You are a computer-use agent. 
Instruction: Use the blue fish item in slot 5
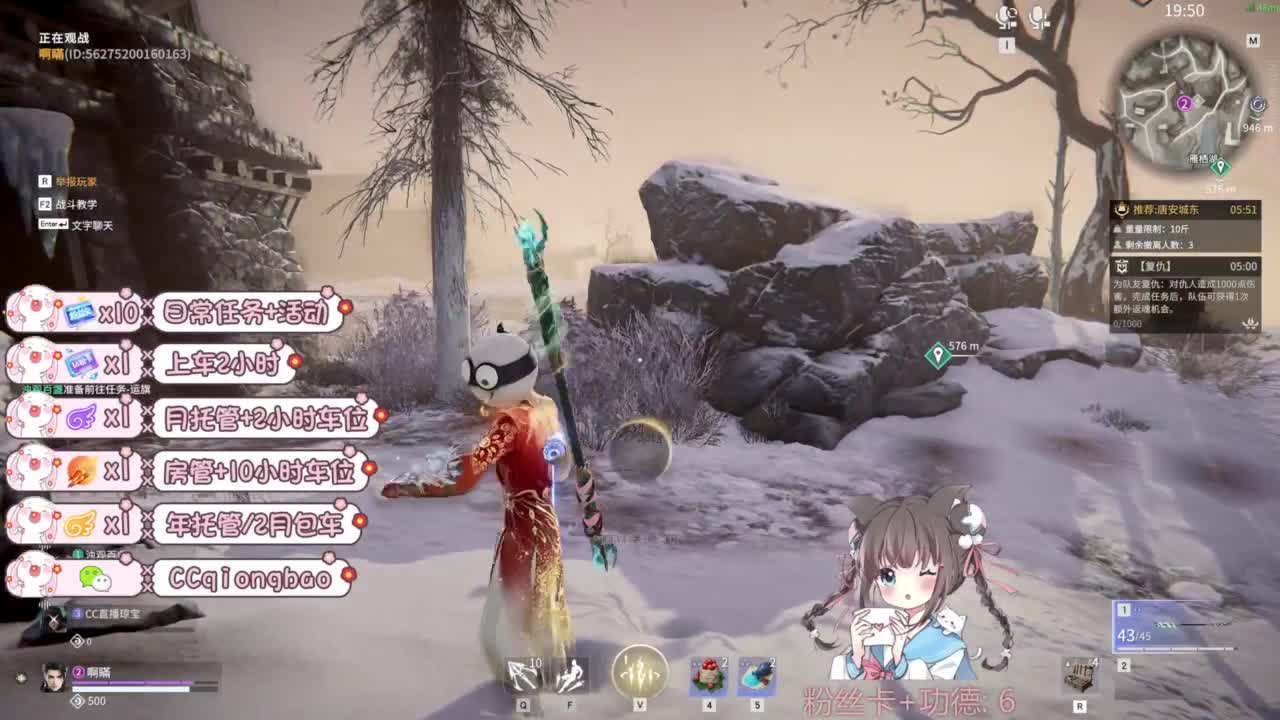pyautogui.click(x=757, y=676)
